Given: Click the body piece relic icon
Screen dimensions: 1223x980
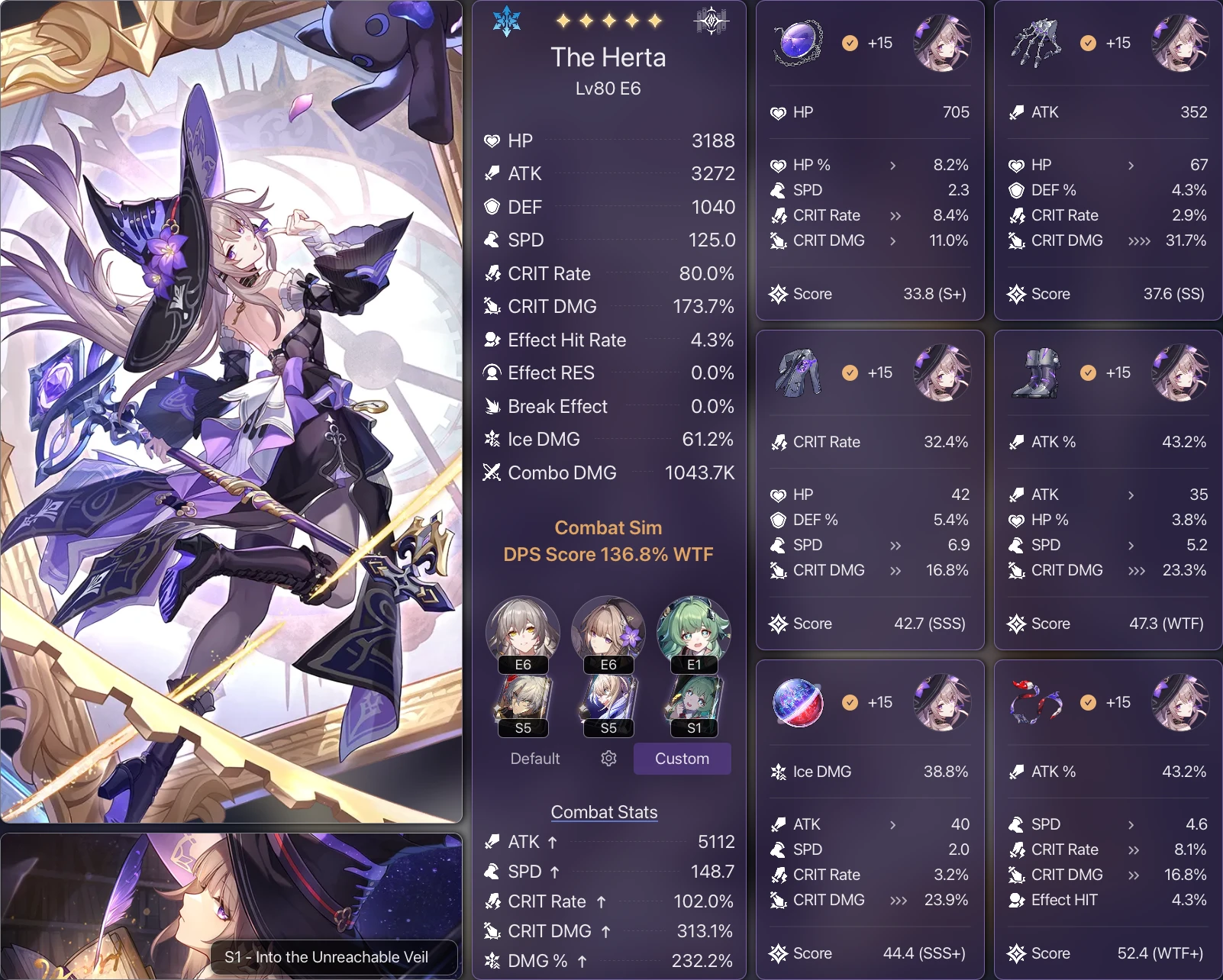Looking at the screenshot, I should 799,372.
